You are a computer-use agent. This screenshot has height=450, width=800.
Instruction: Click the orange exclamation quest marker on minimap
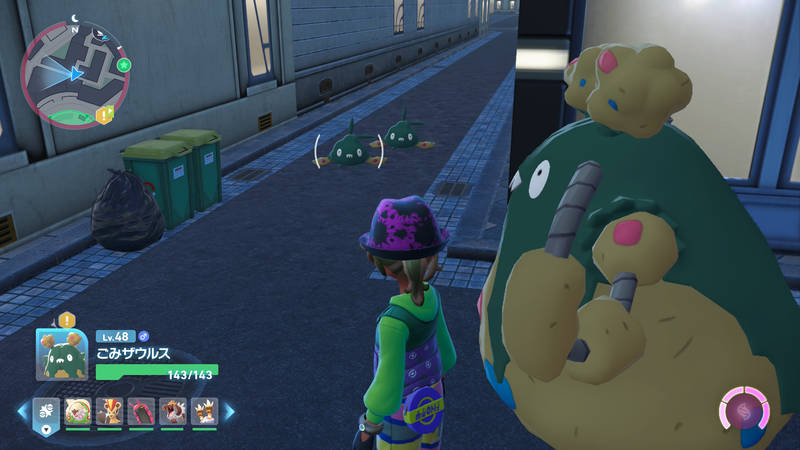click(105, 116)
